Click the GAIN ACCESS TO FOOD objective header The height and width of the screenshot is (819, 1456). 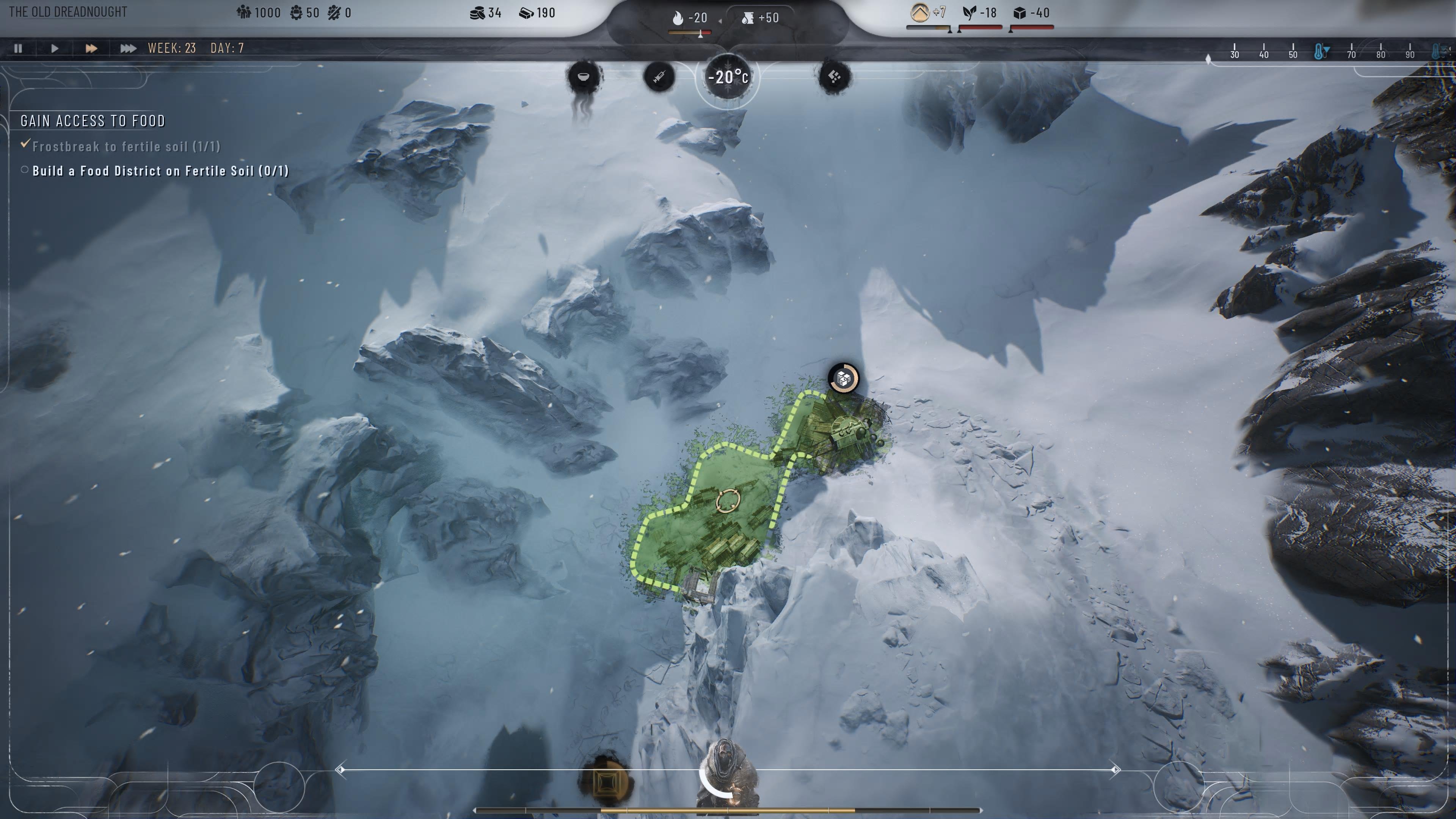pyautogui.click(x=92, y=121)
